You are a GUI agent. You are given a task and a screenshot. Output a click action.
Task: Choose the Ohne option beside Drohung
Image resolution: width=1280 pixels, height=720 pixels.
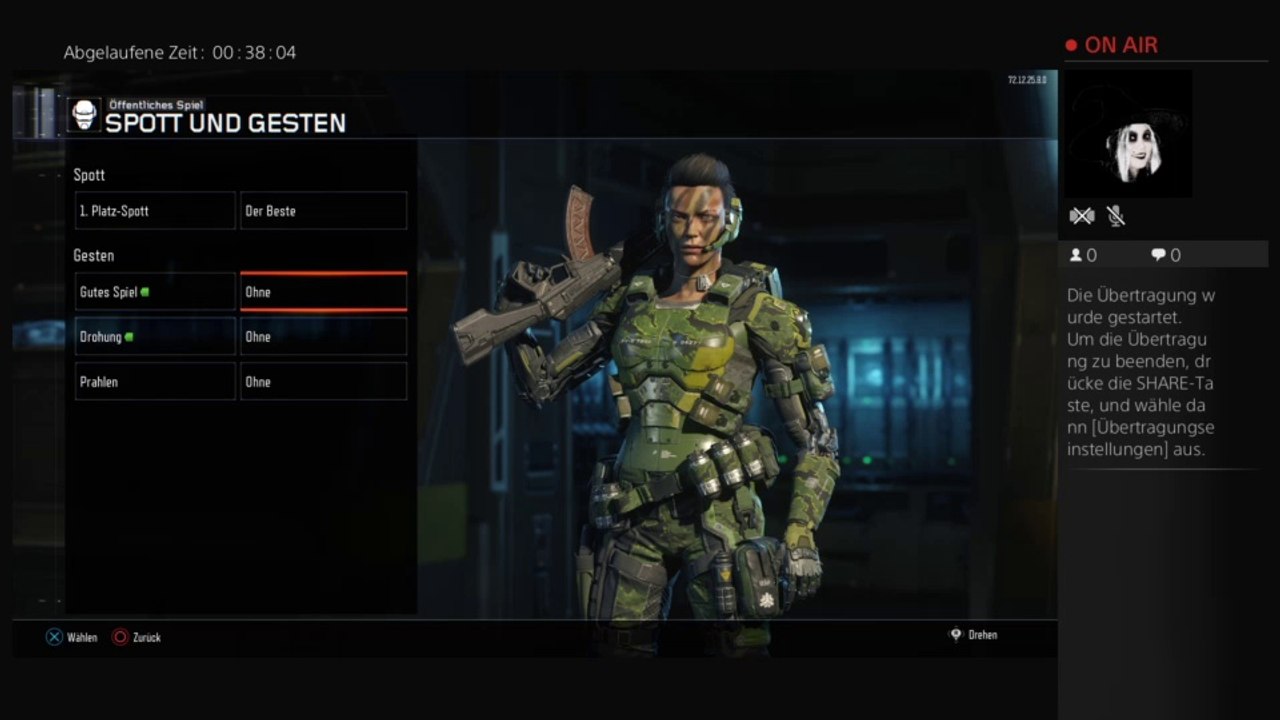coord(323,337)
